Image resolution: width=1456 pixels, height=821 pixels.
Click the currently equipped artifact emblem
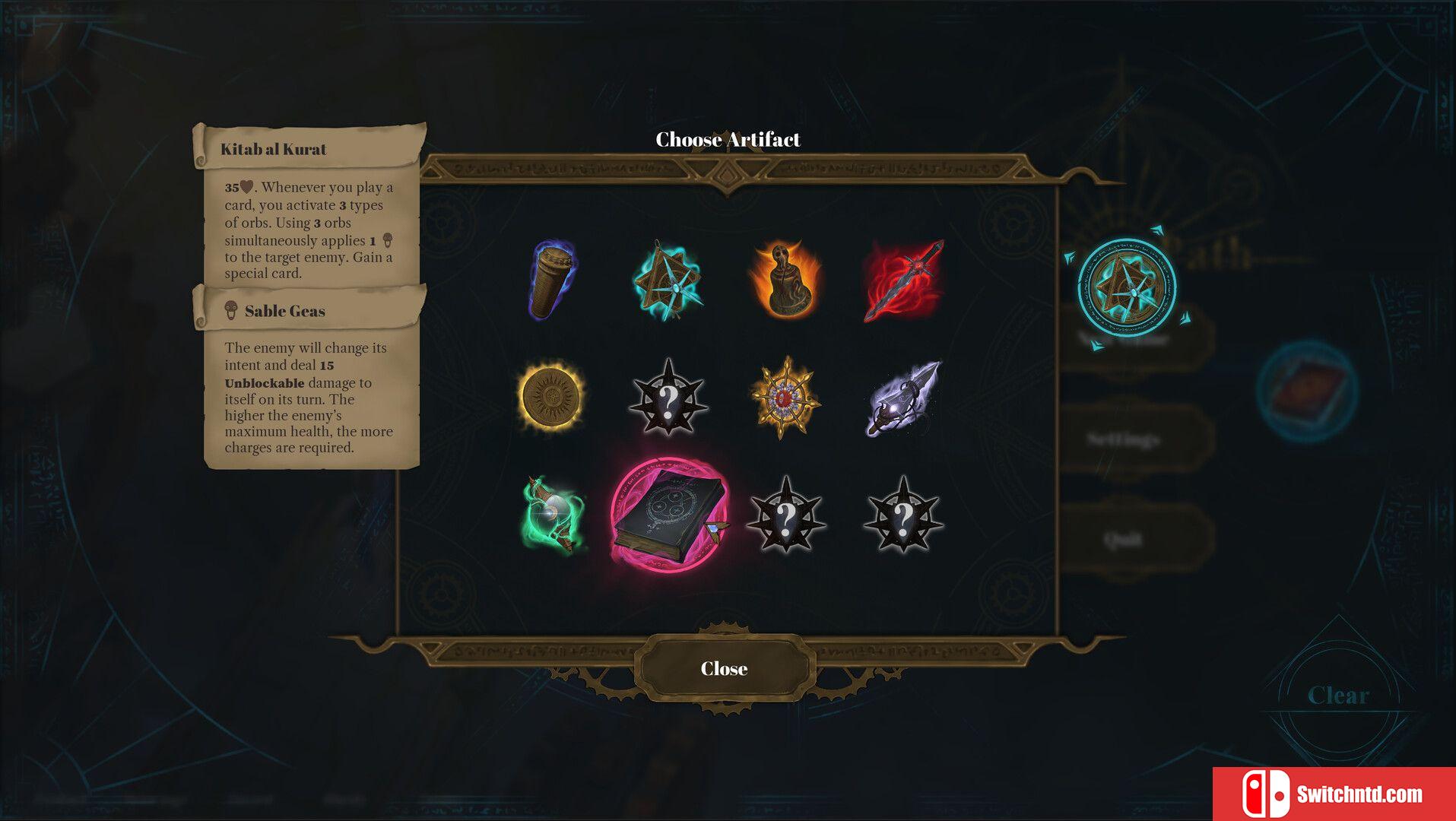click(1126, 287)
